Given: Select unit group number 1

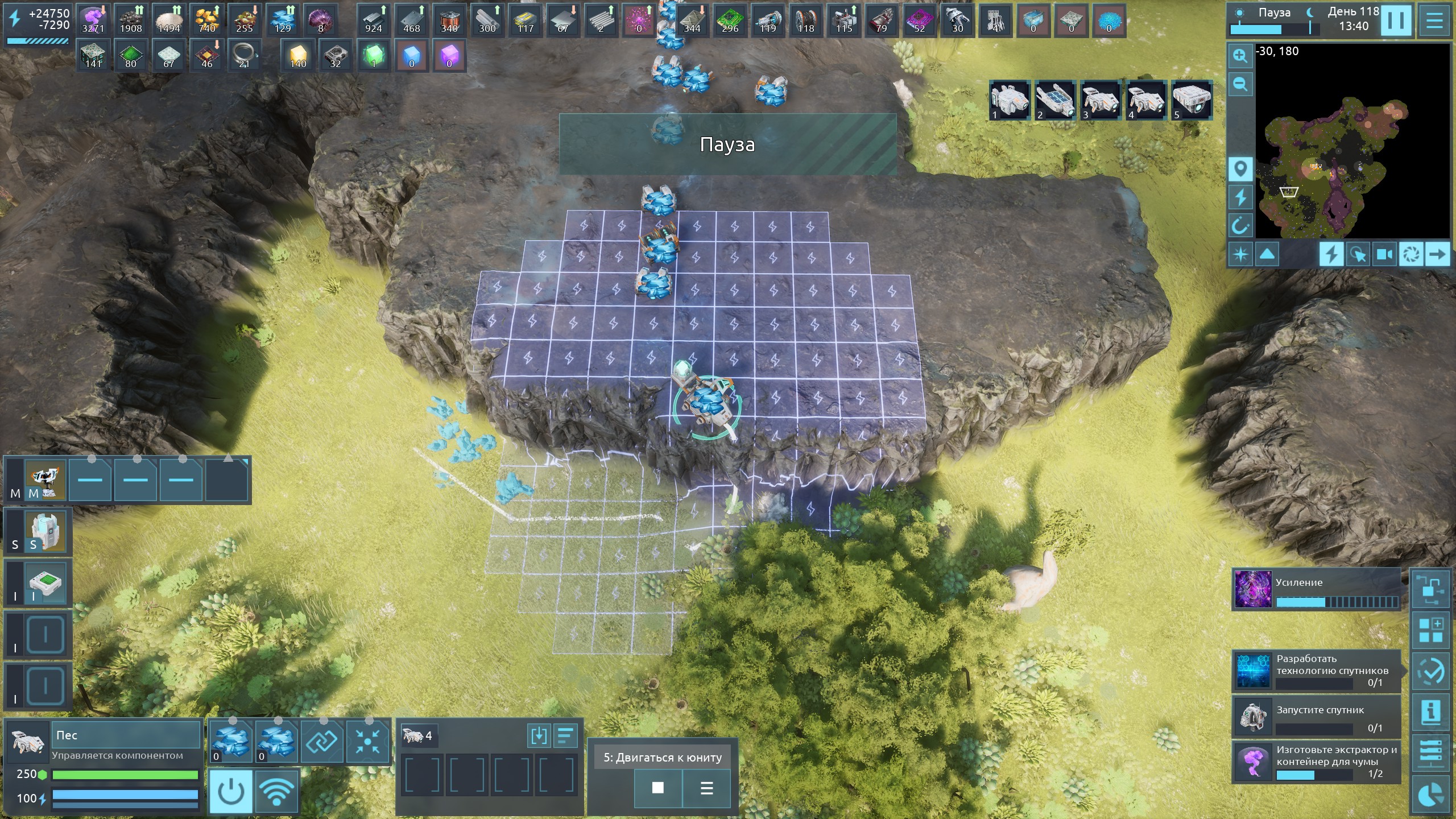Looking at the screenshot, I should pyautogui.click(x=1009, y=100).
